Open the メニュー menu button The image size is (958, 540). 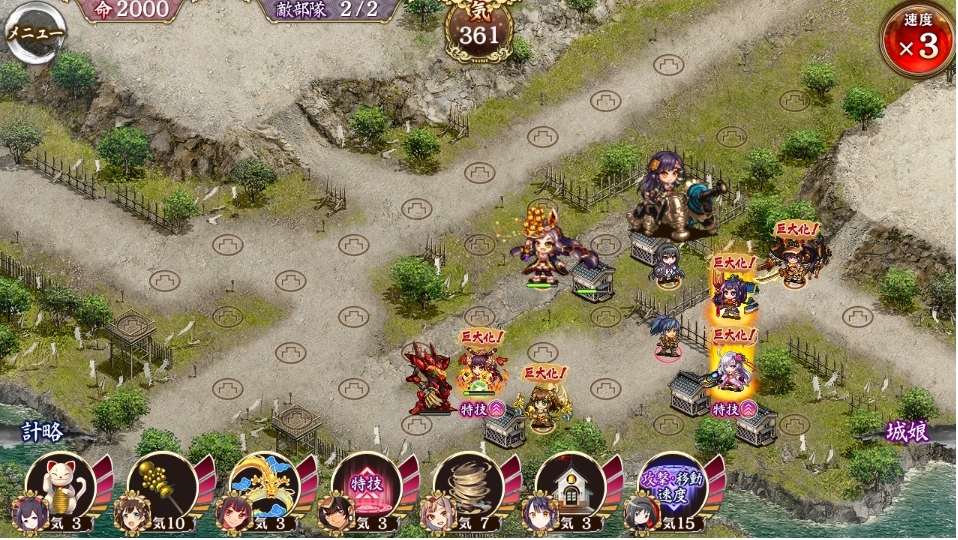36,32
